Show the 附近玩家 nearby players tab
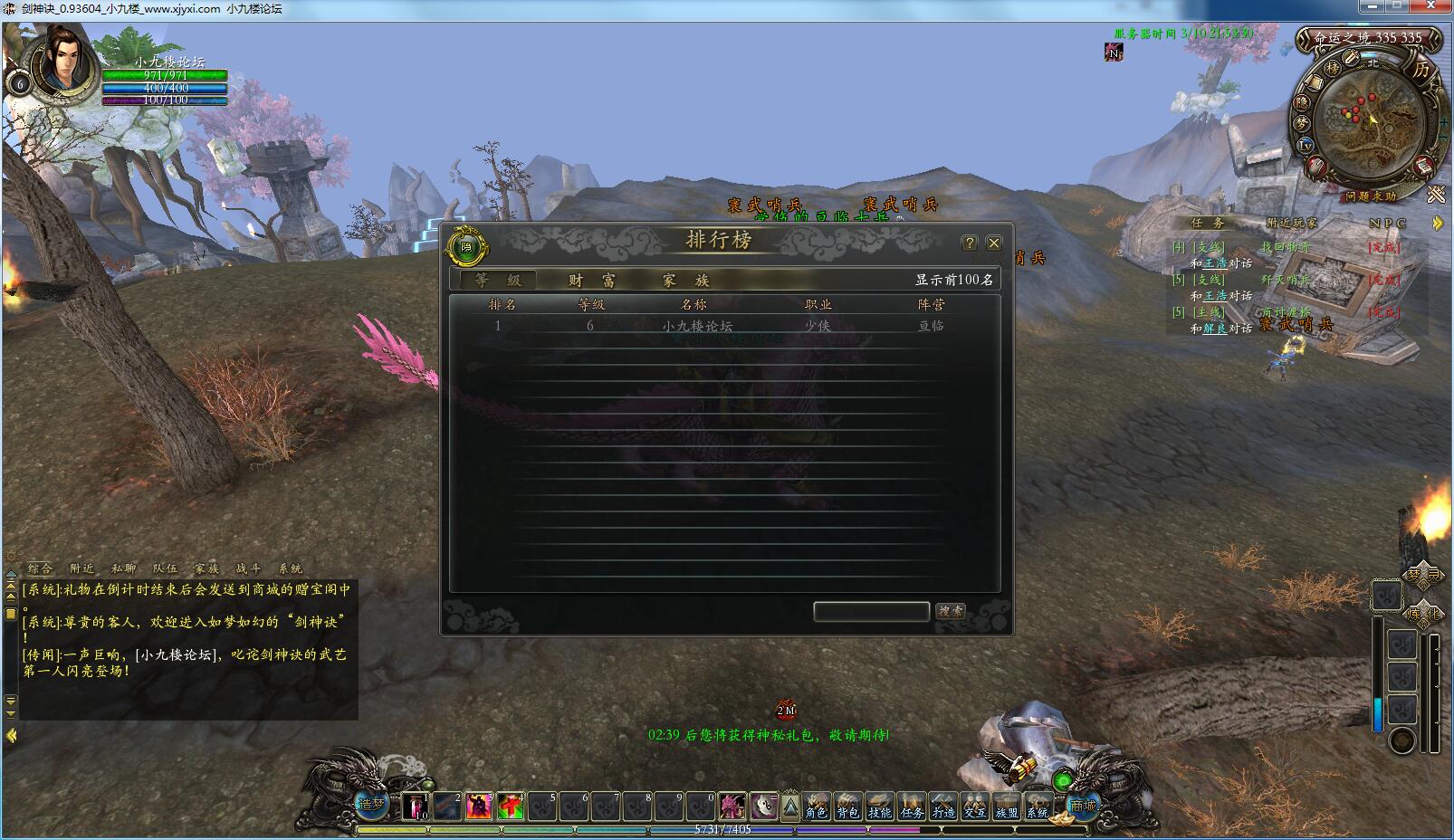The height and width of the screenshot is (840, 1454). coord(1291,223)
